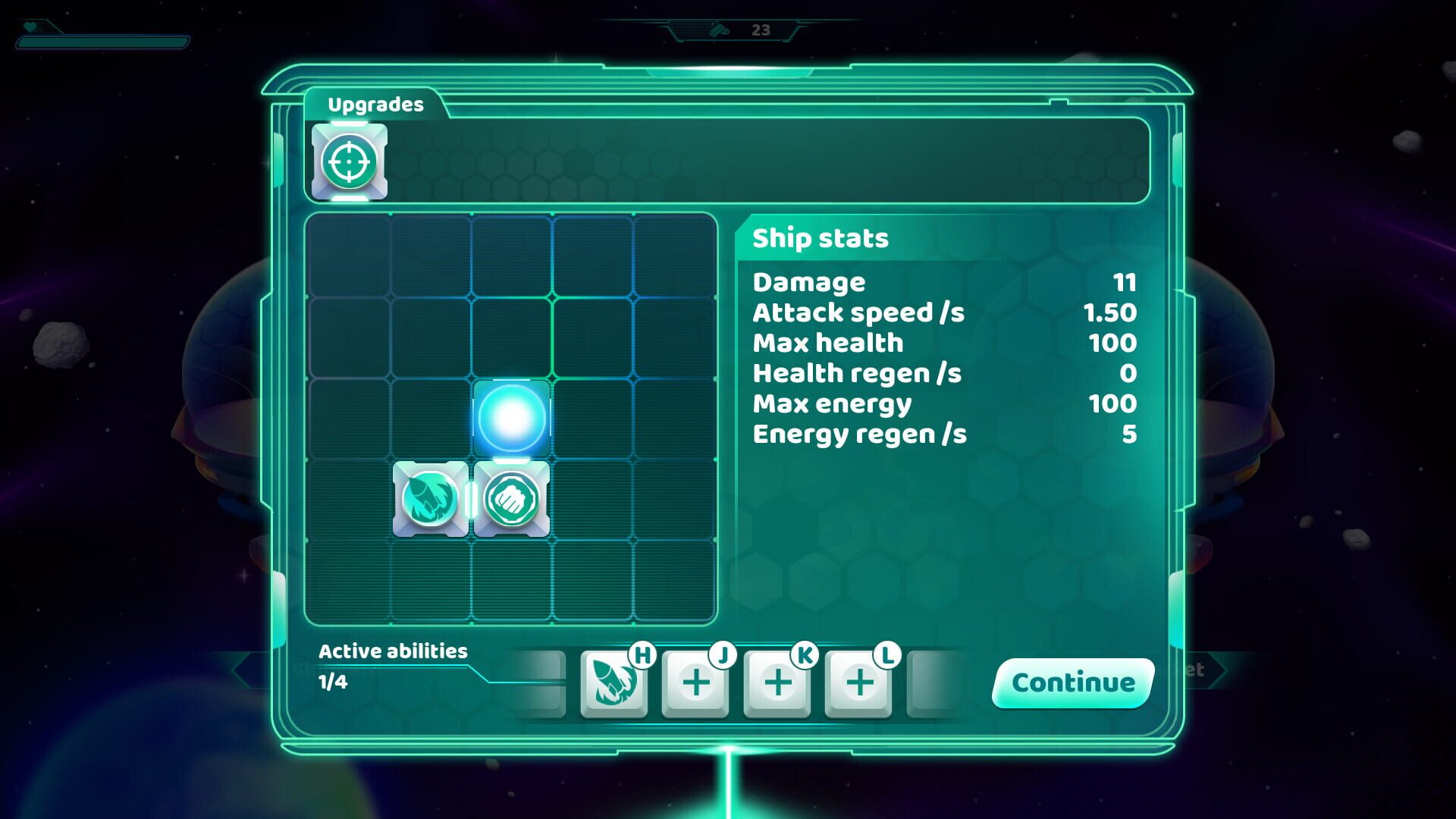Select the rocket ability bound to the H key

614,681
